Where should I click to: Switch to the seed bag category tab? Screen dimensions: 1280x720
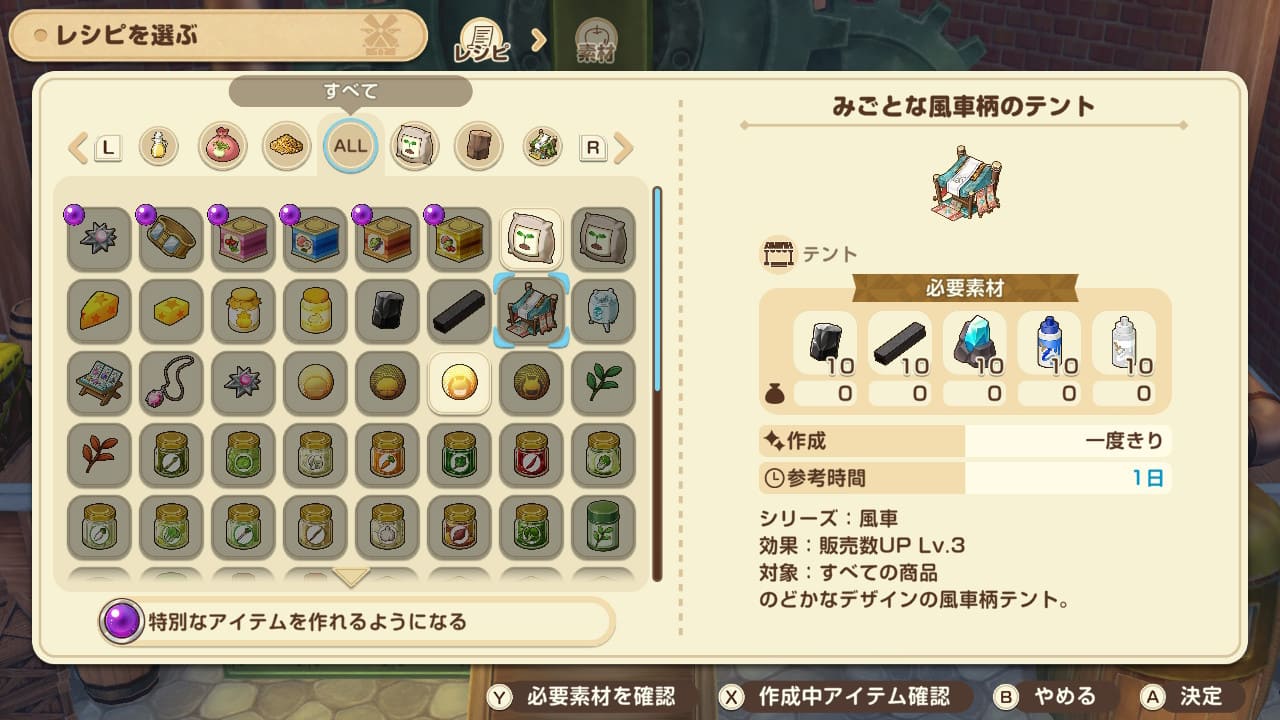point(414,146)
